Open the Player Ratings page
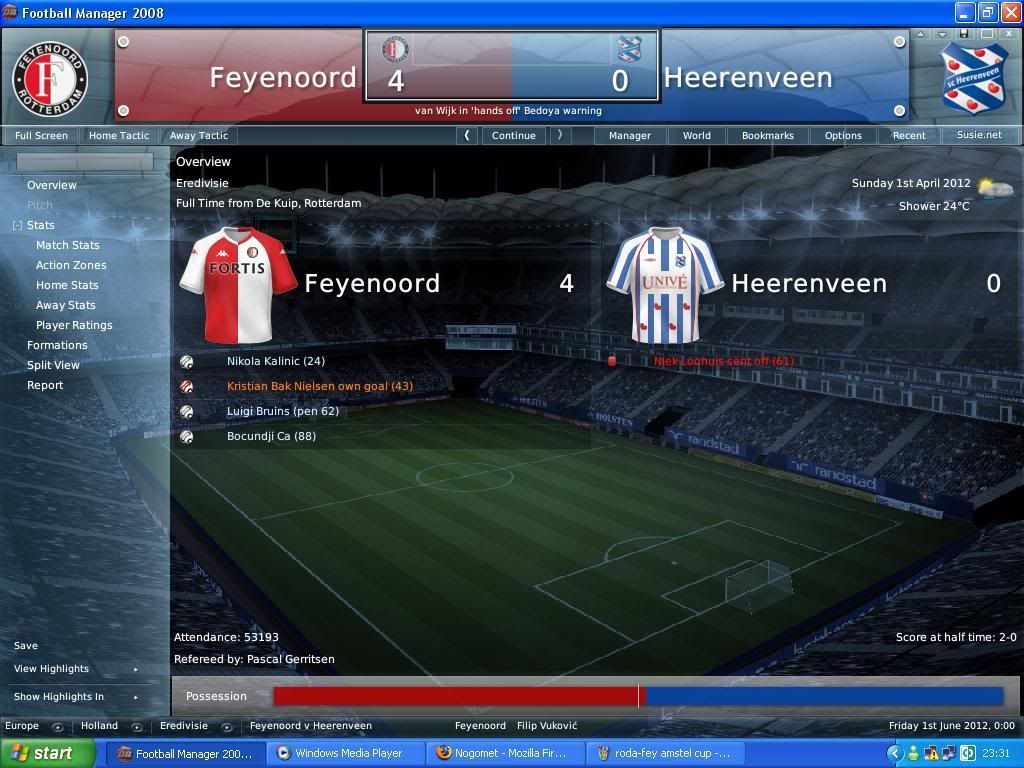The image size is (1024, 768). 74,325
